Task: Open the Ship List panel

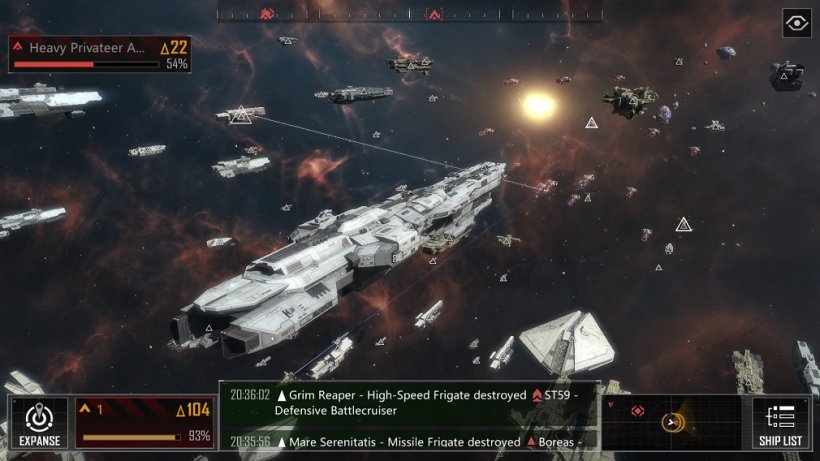Action: (780, 422)
